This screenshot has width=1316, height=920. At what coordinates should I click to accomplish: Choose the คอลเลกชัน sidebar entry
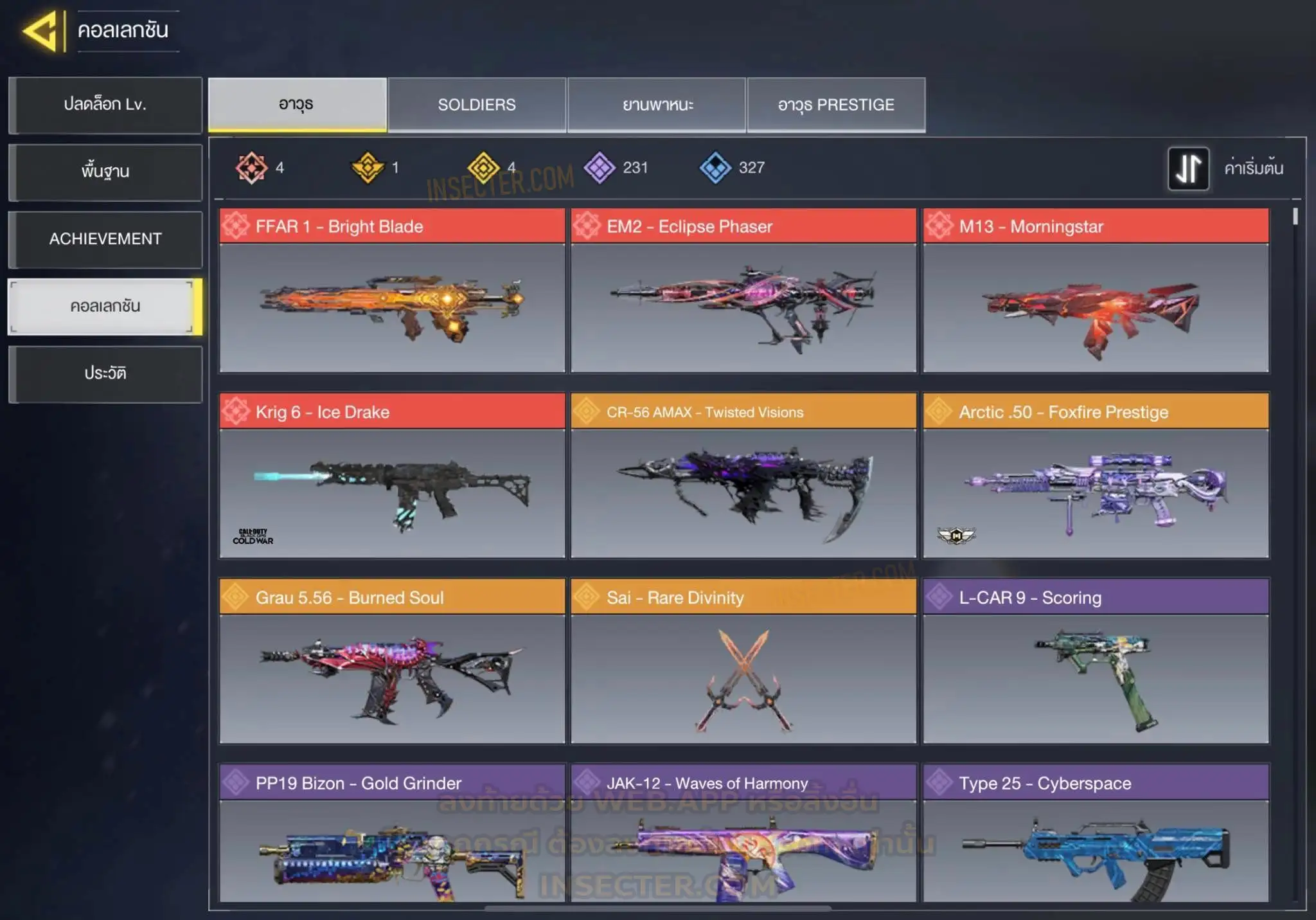click(x=105, y=307)
